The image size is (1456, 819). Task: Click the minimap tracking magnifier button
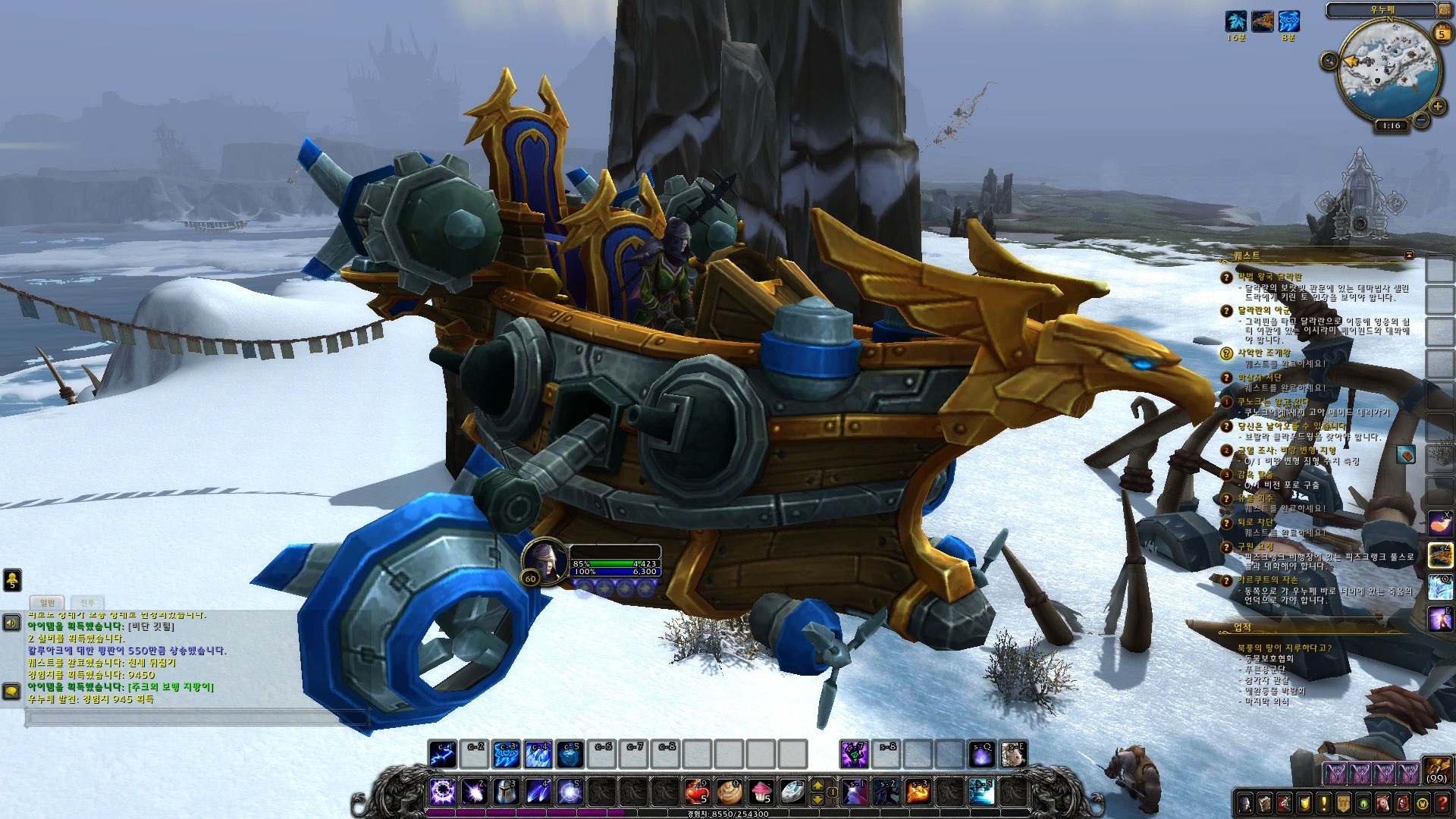click(1329, 61)
